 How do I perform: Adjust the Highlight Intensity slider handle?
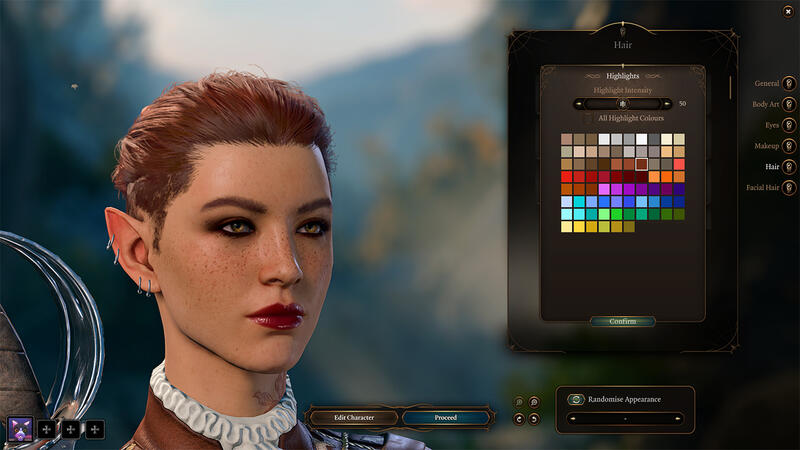click(622, 103)
